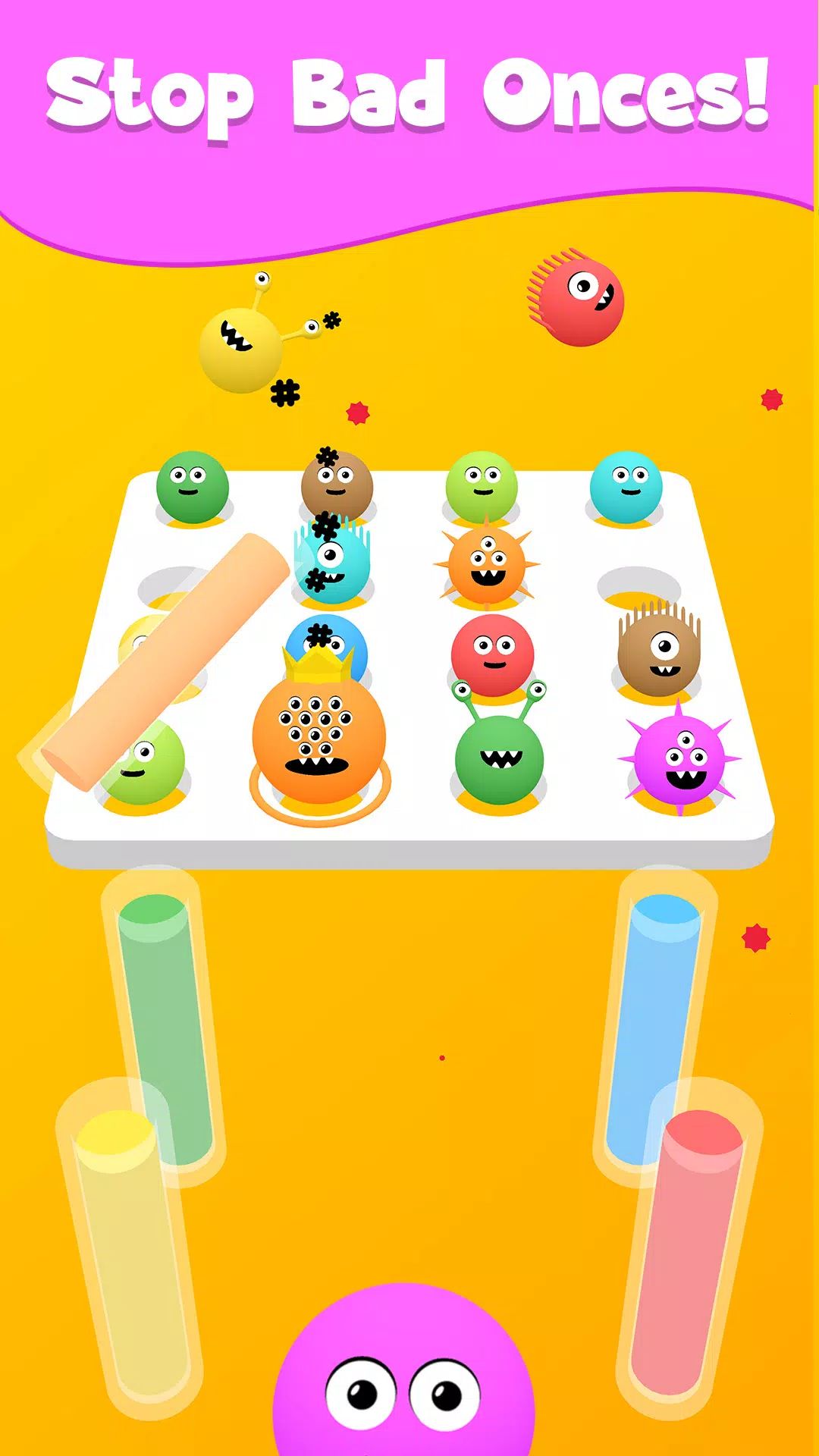Screen dimensions: 819x1456
Task: Whack the brown one-eyed hairy monster
Action: [x=658, y=651]
